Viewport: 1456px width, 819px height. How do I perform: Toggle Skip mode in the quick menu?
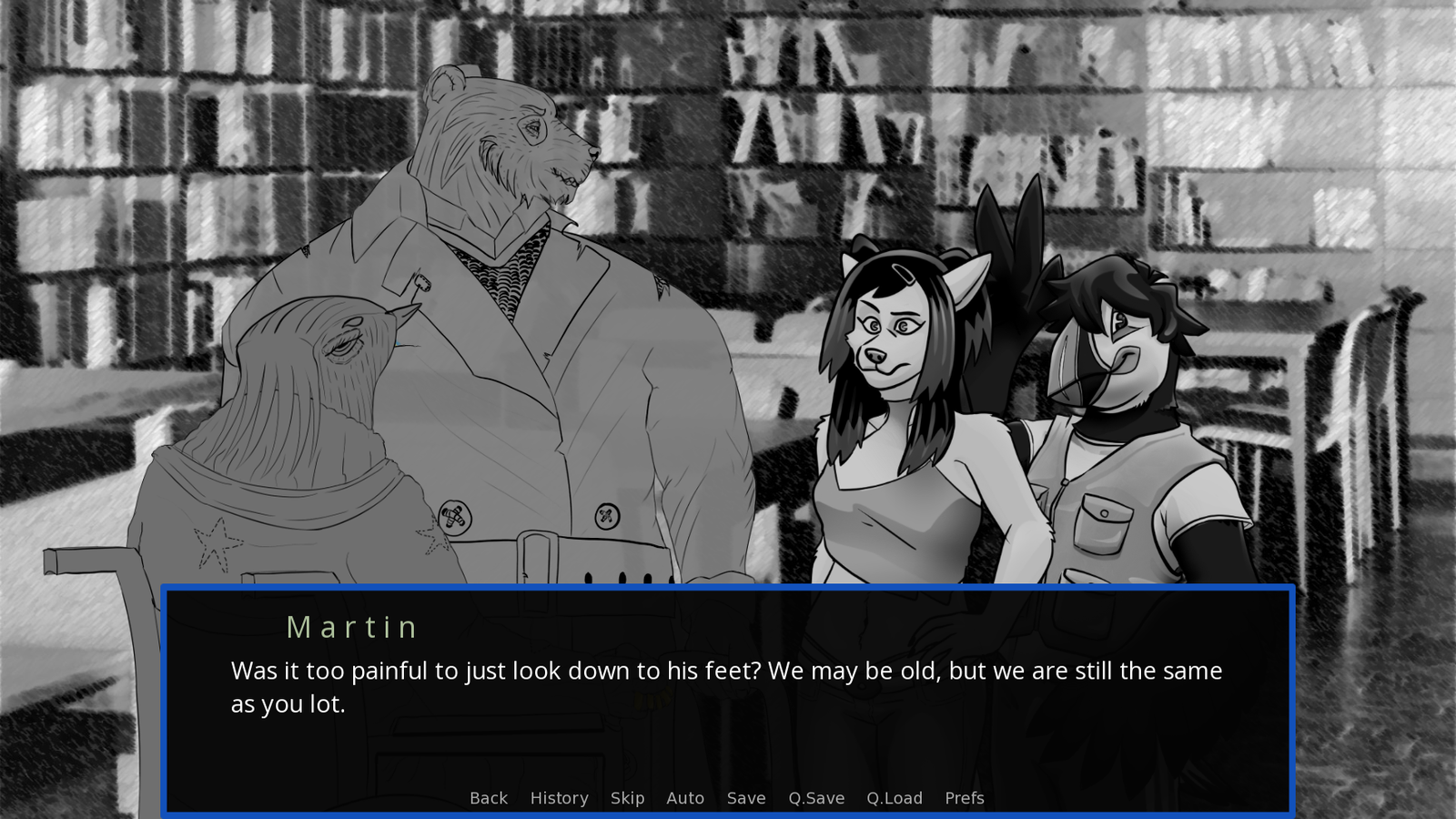[627, 798]
